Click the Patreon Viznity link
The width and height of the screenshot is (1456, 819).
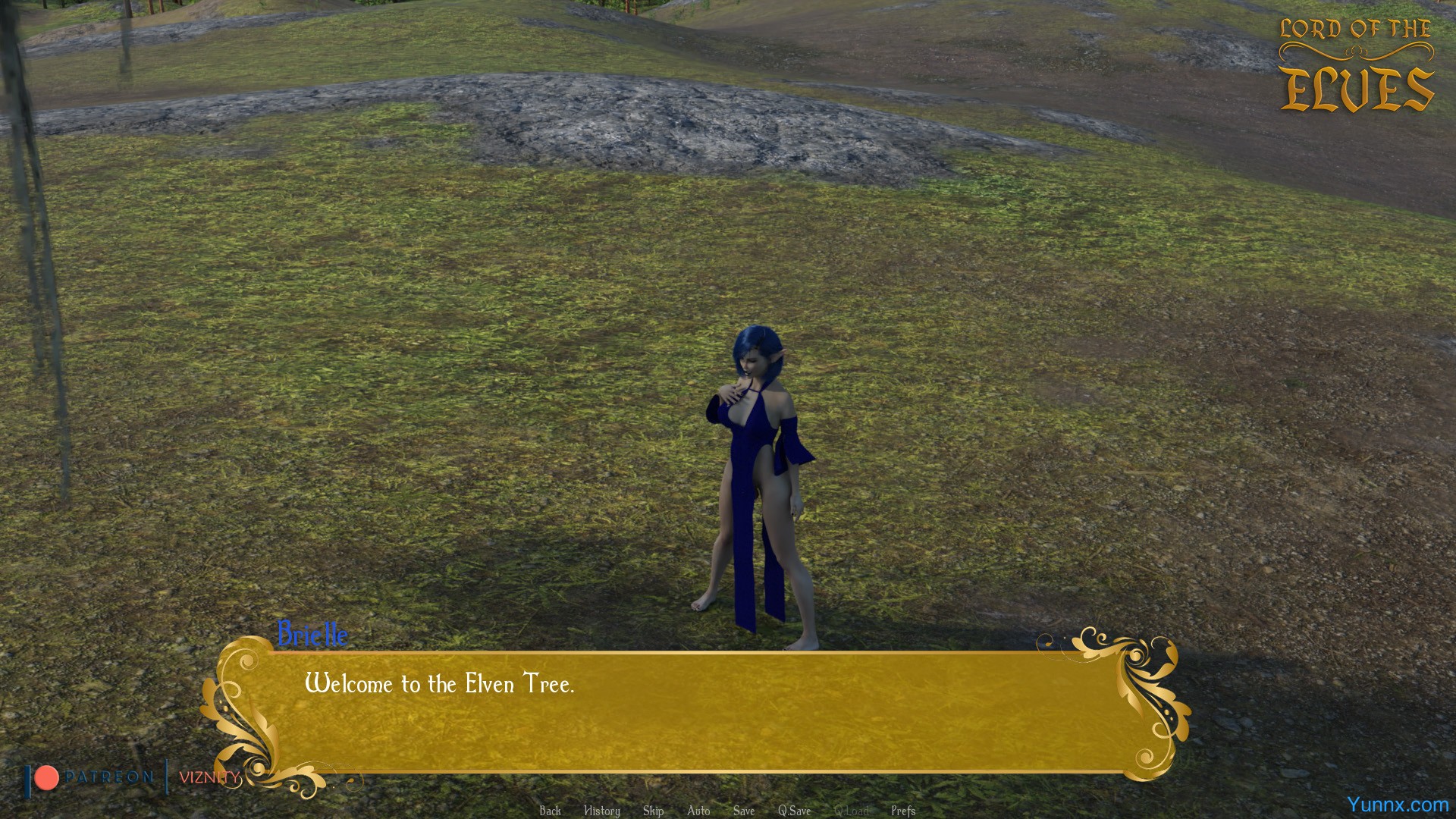(133, 777)
